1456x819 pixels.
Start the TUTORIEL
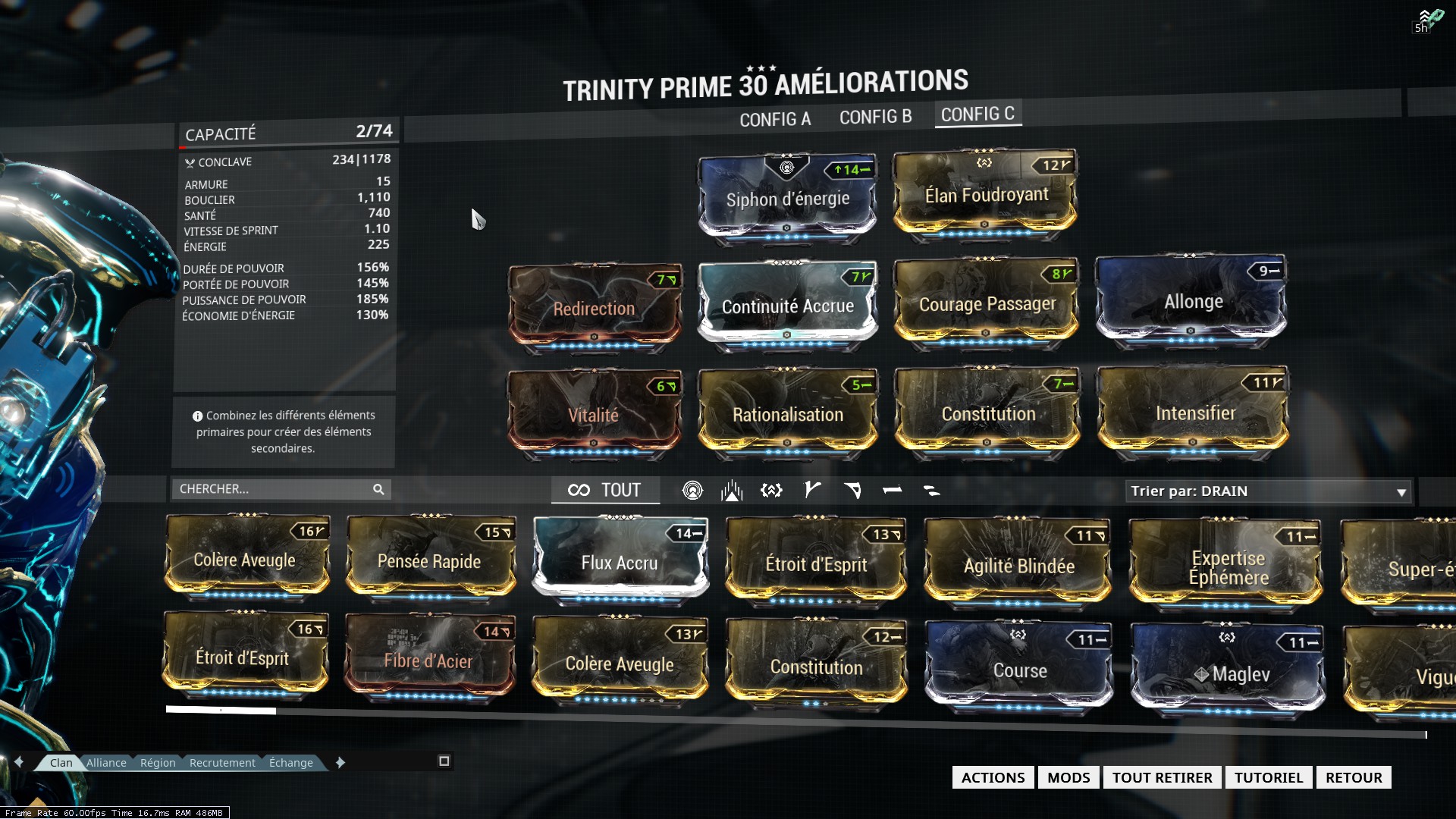click(x=1268, y=777)
